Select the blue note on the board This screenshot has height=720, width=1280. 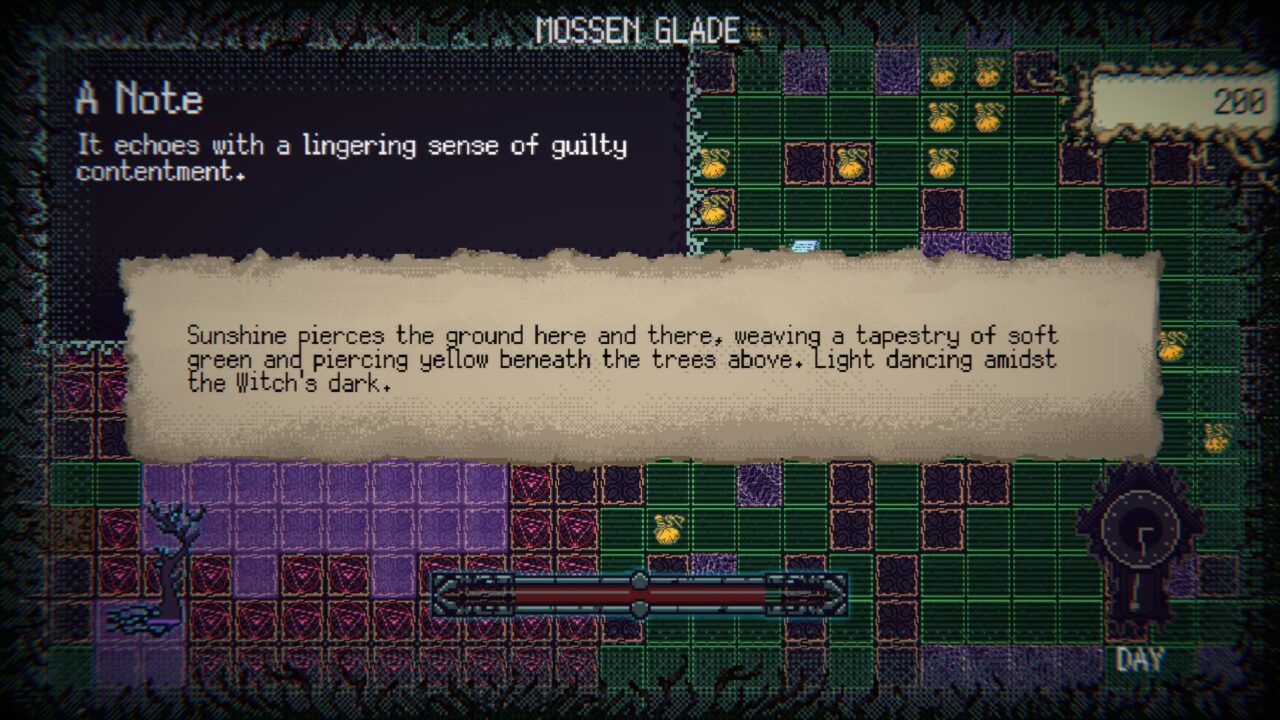click(x=805, y=245)
